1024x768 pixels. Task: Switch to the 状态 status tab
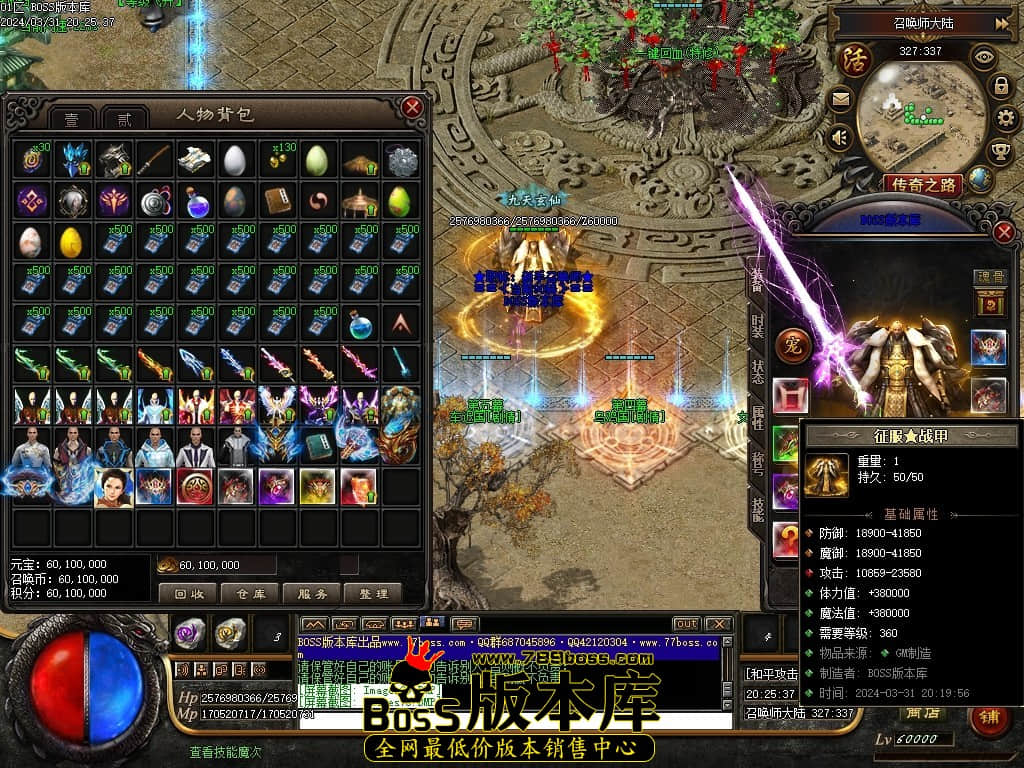click(758, 372)
